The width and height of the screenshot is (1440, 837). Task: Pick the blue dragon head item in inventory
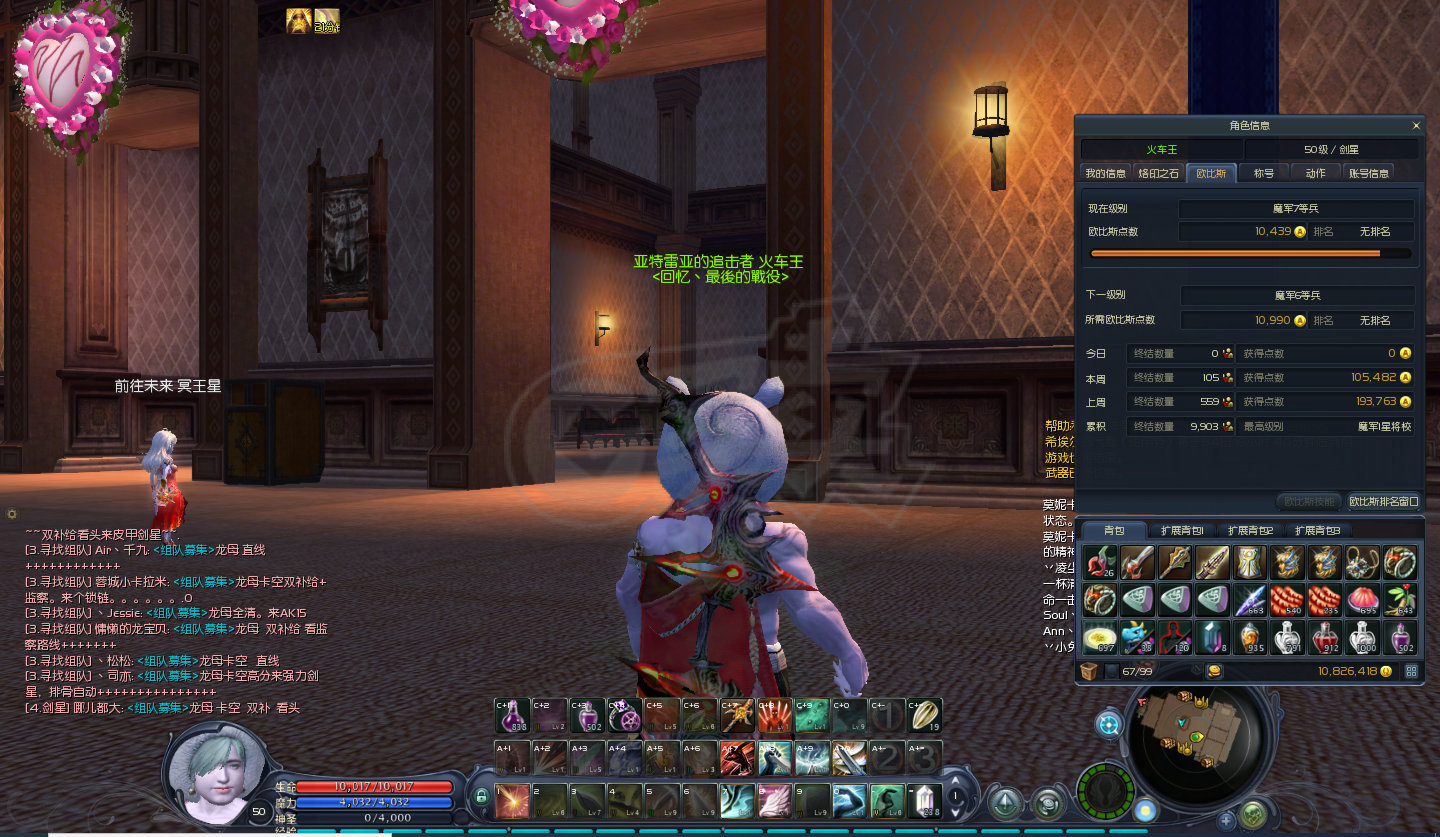[x=1138, y=636]
